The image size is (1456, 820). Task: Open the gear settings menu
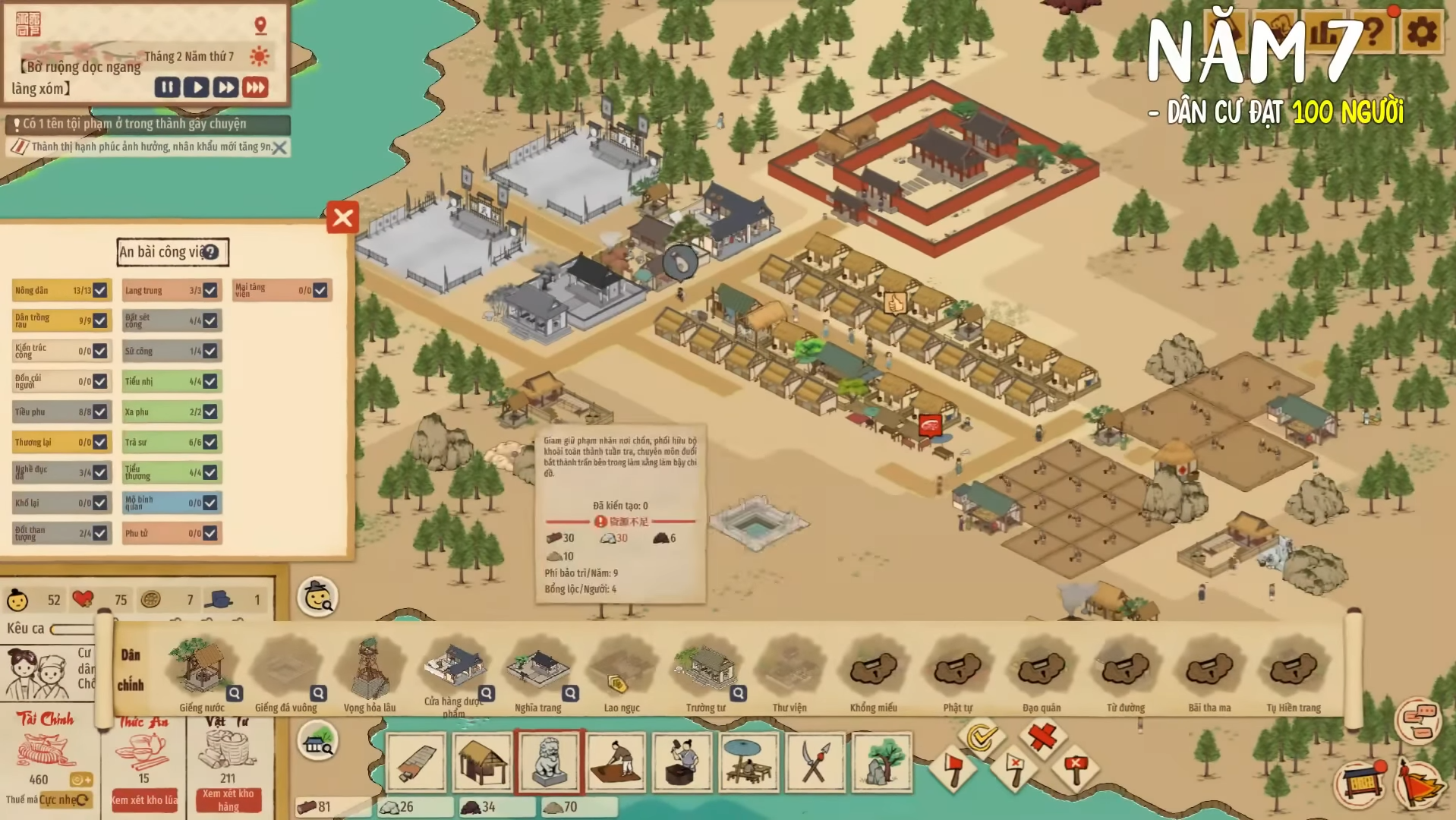1421,32
